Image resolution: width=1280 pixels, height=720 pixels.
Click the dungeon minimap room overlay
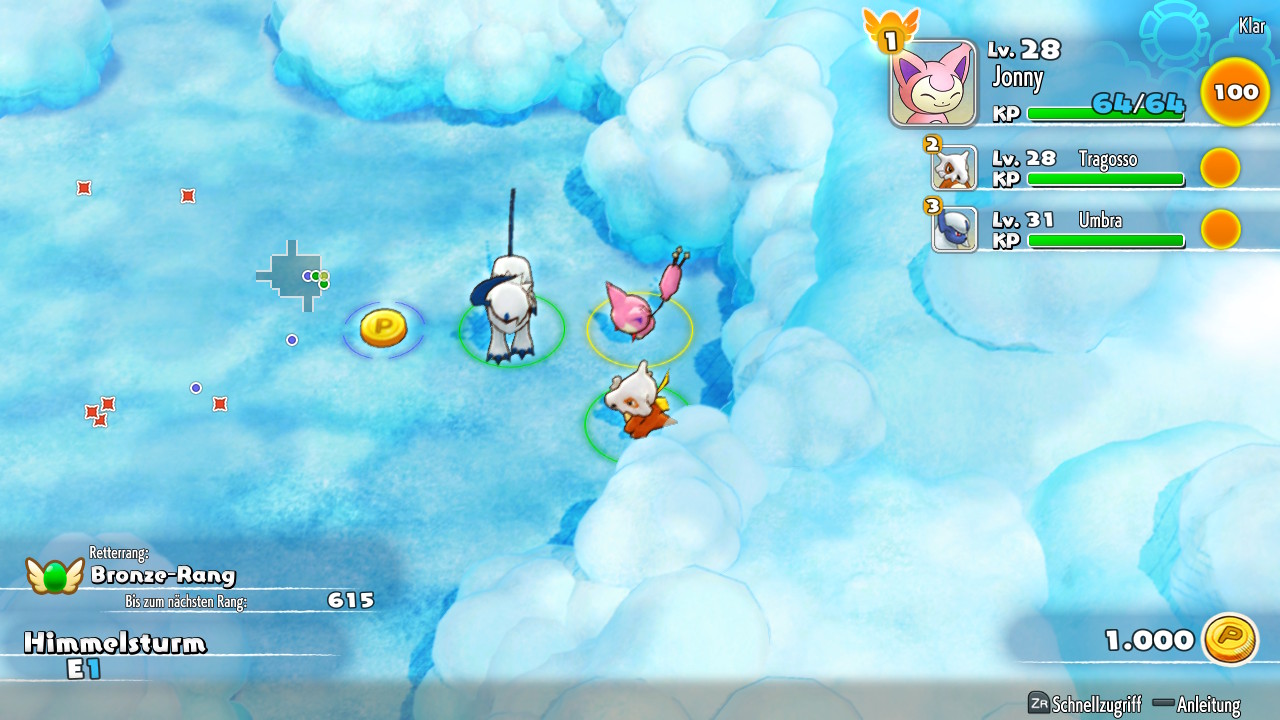292,275
